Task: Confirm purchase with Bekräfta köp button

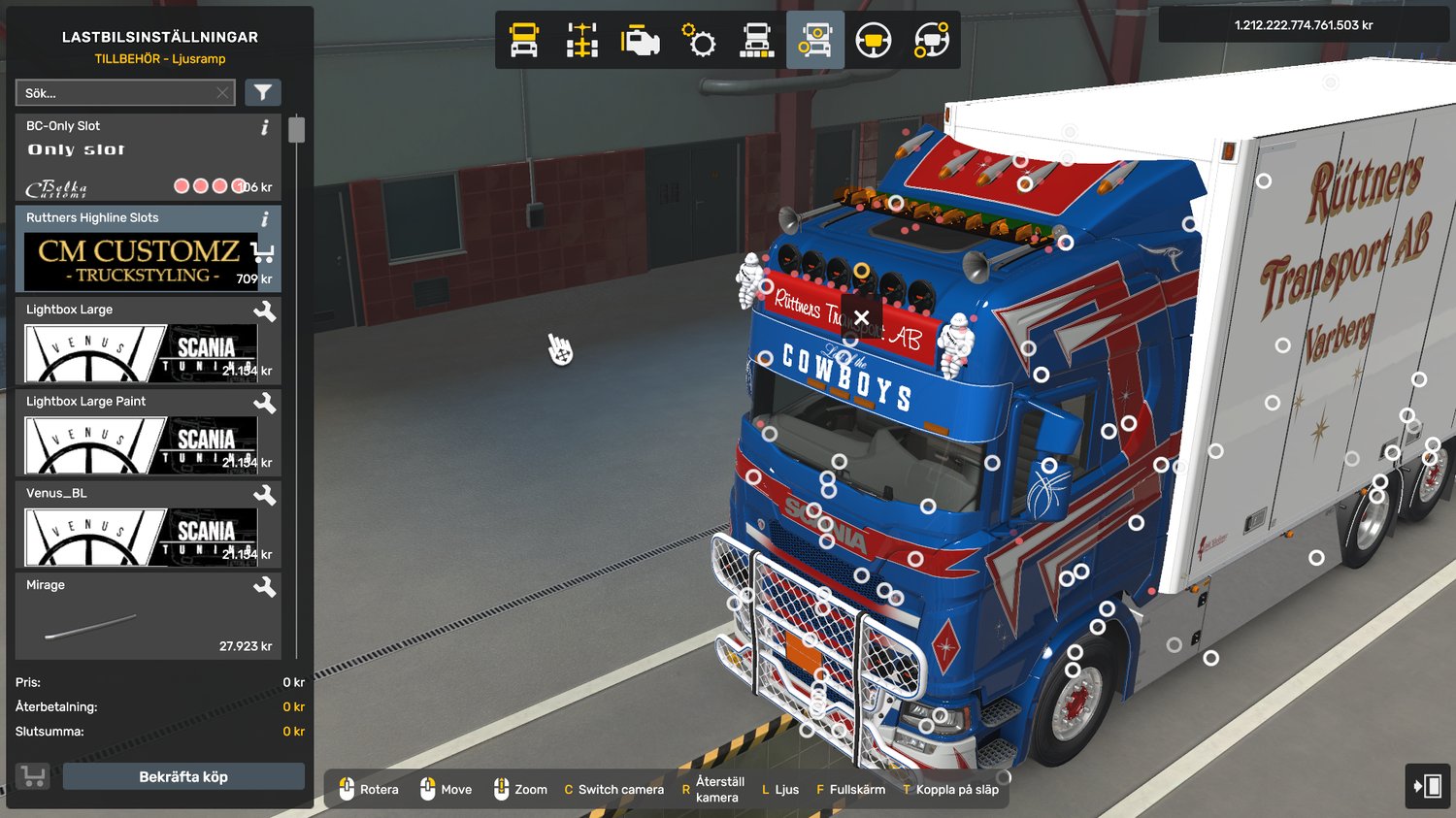Action: pos(183,776)
